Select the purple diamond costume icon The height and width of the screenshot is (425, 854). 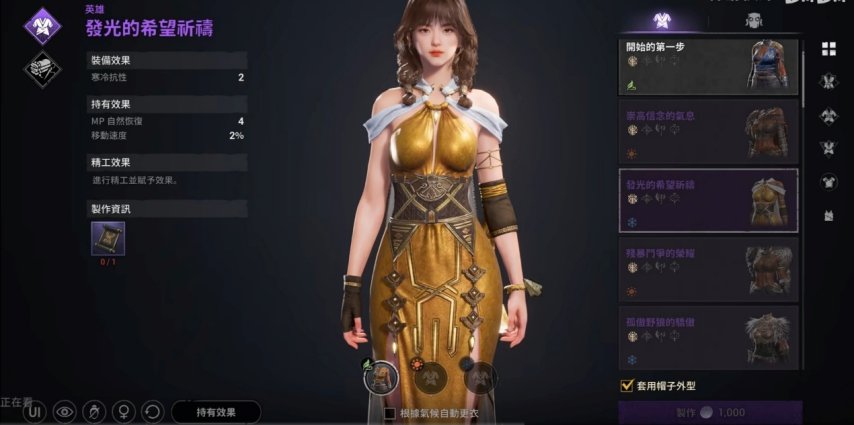click(43, 24)
